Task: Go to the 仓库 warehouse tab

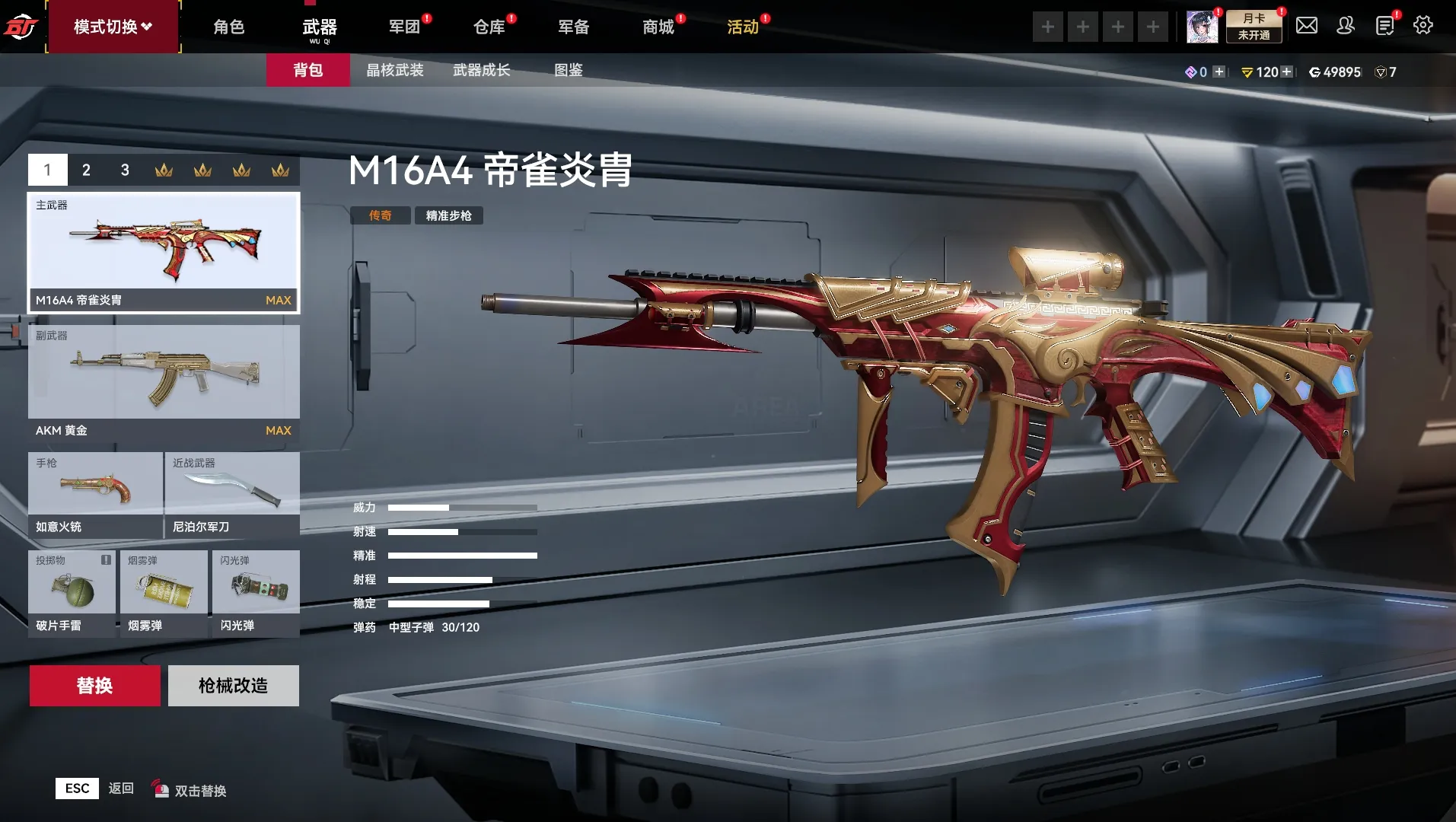Action: 489,27
